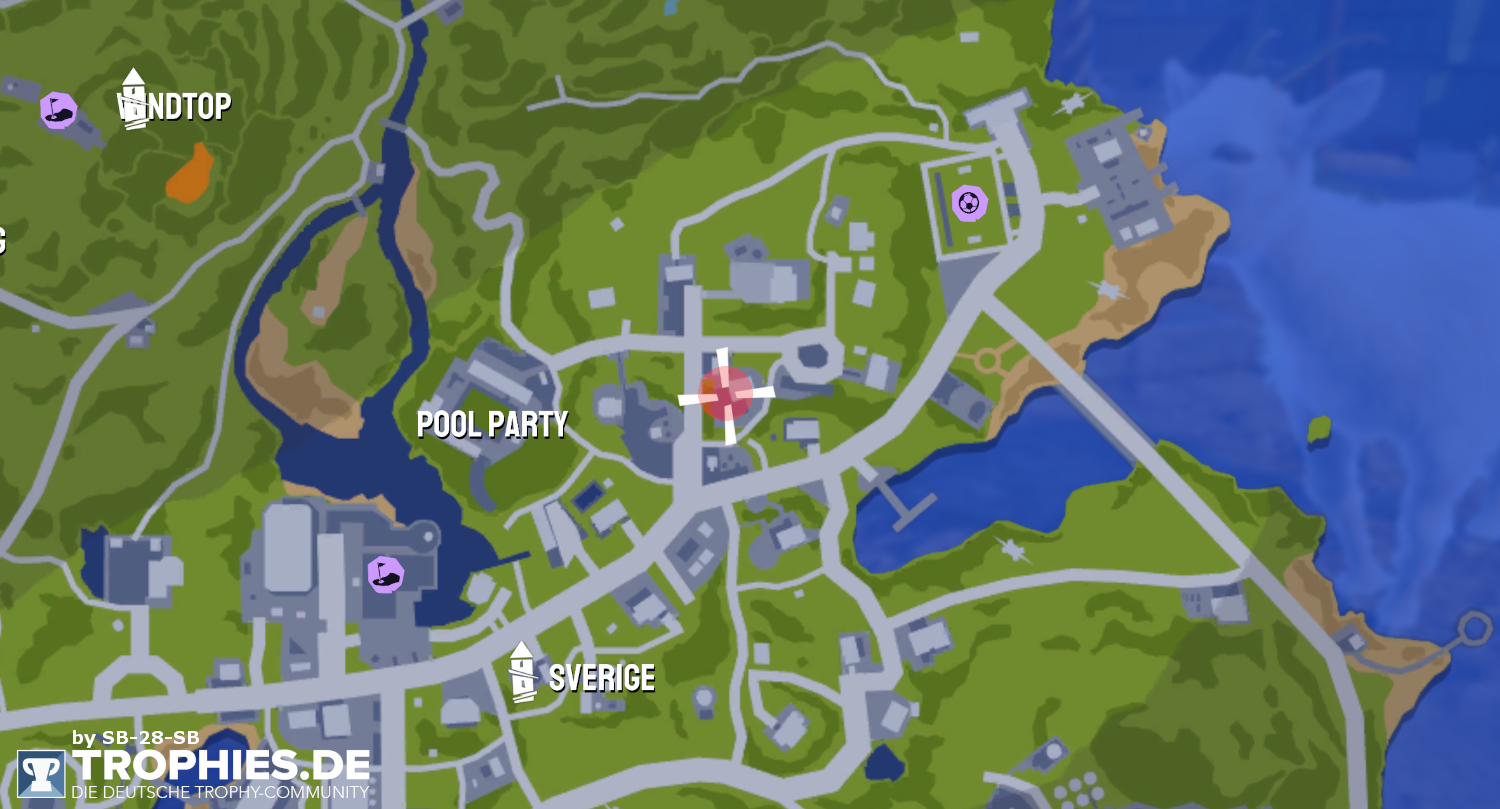
Task: Select the Windtop goat tower marker
Action: [133, 99]
